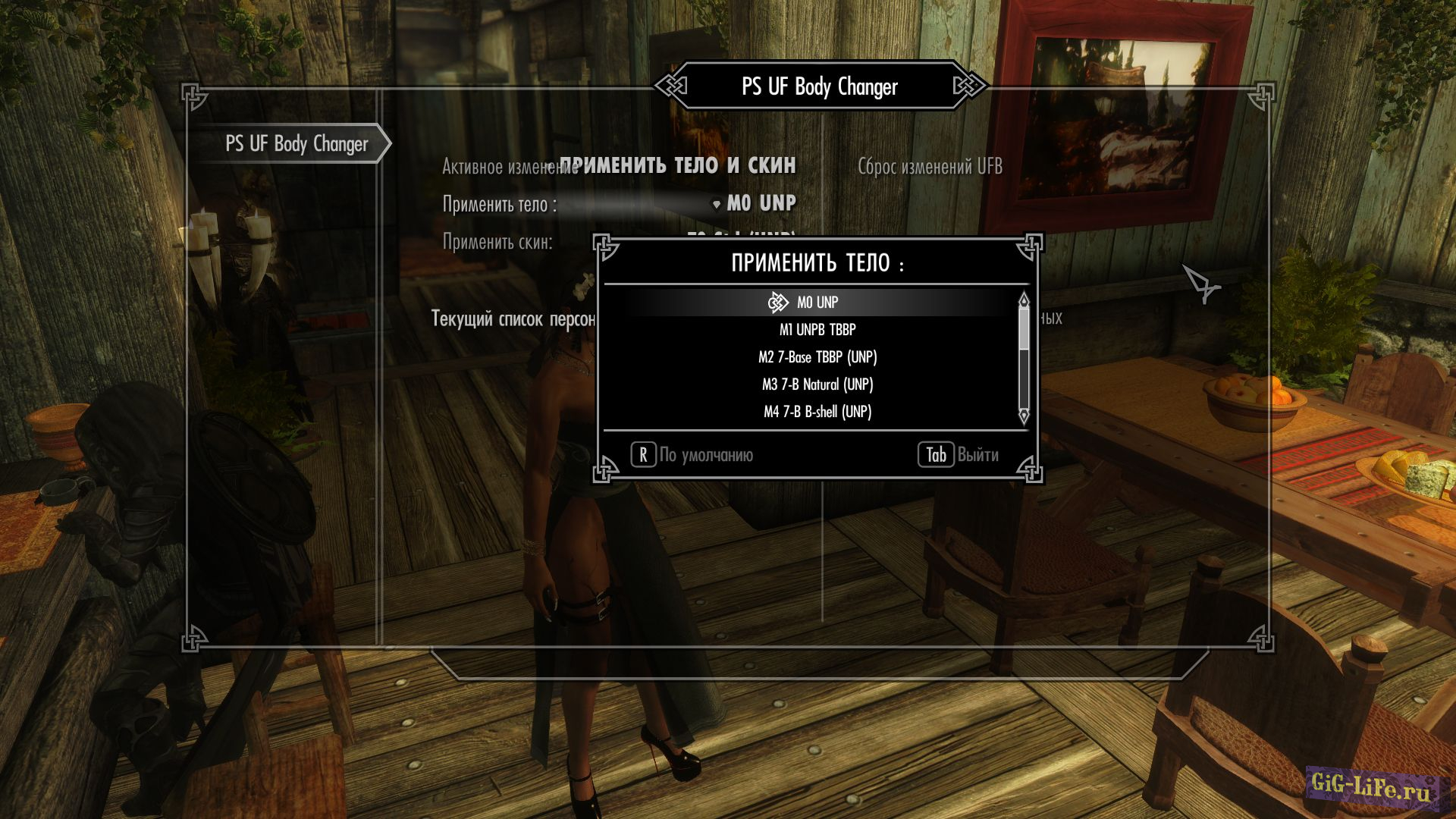The height and width of the screenshot is (819, 1456).
Task: Pick the M2 7-Base TBBP (UNP) body
Action: 817,357
